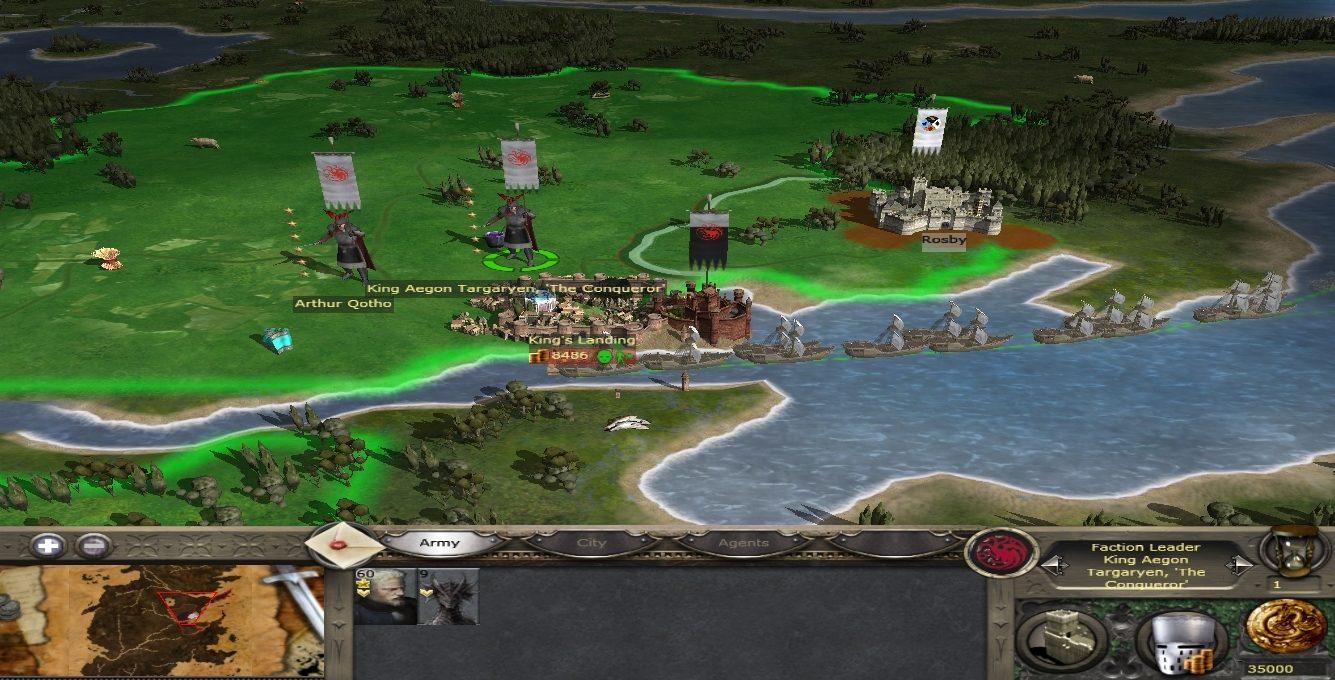Image resolution: width=1335 pixels, height=680 pixels.
Task: Switch to the Army tab
Action: point(440,543)
